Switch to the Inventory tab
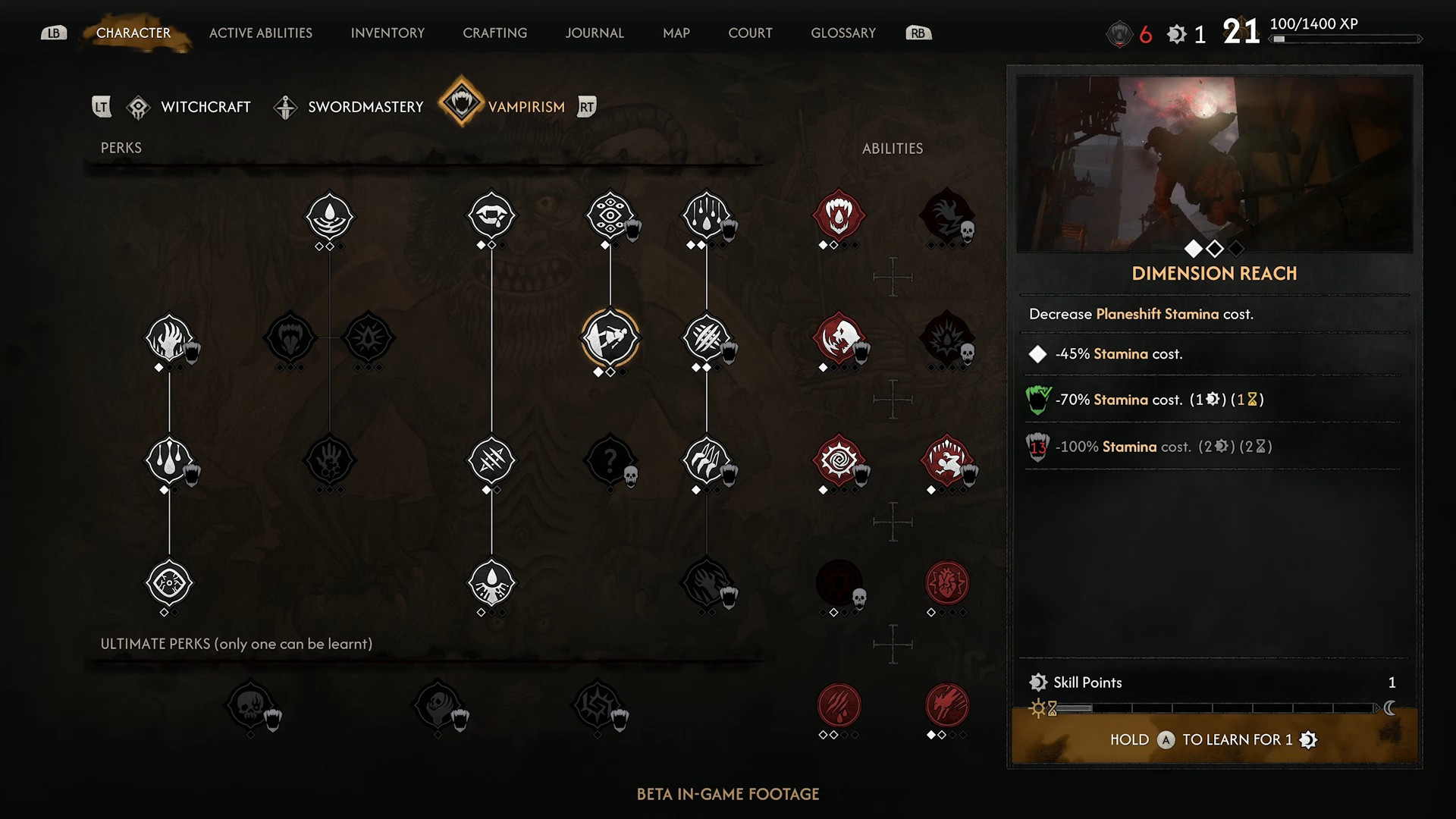 (387, 33)
